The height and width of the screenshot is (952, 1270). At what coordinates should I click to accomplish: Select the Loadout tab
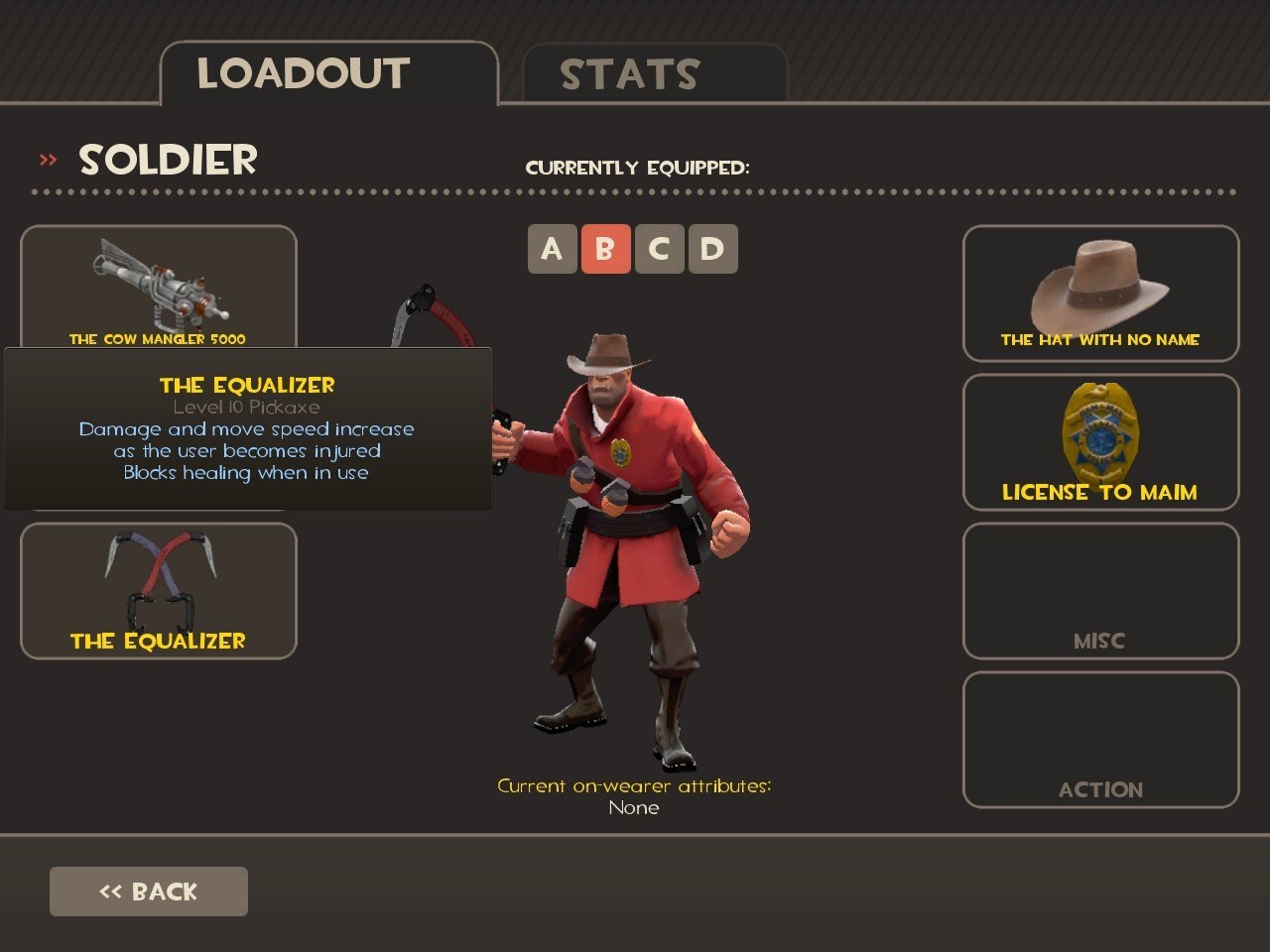coord(327,74)
